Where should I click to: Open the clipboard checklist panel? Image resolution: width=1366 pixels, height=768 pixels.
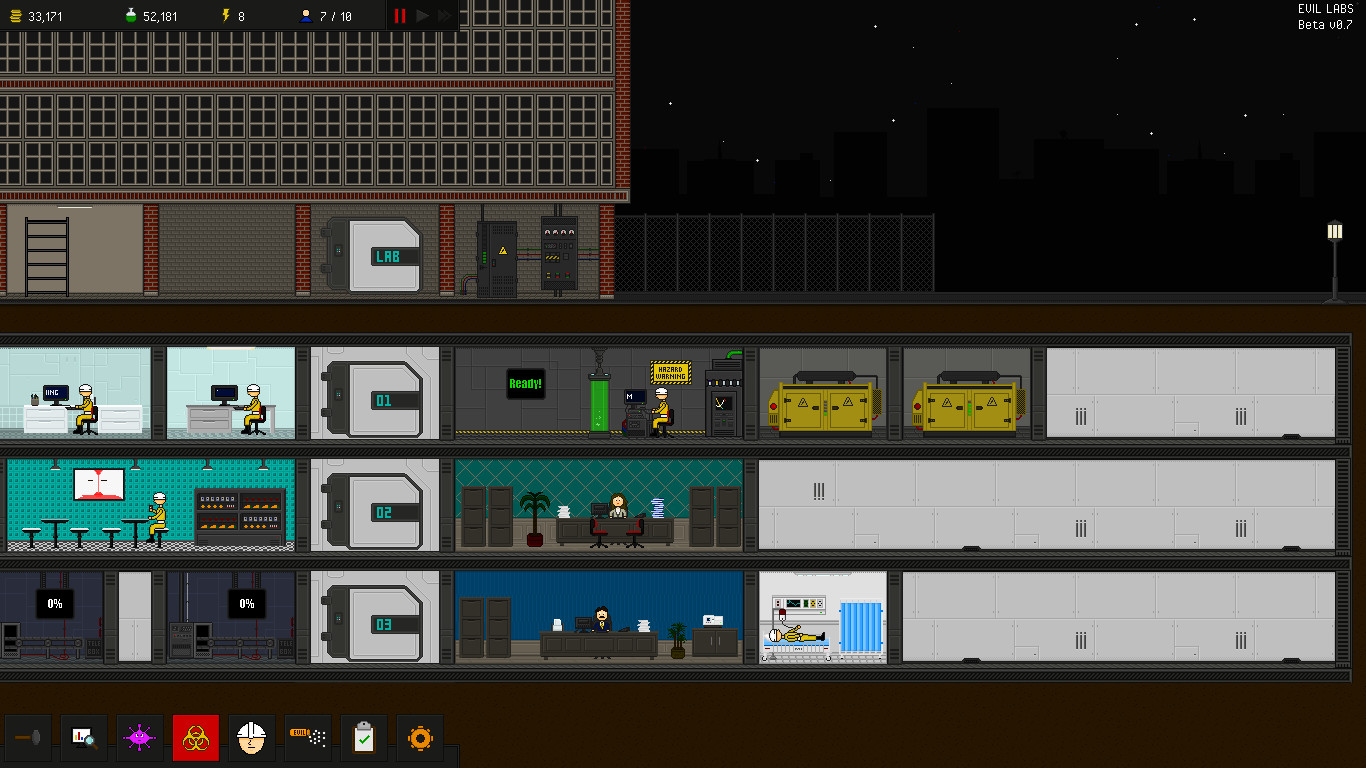[x=363, y=737]
